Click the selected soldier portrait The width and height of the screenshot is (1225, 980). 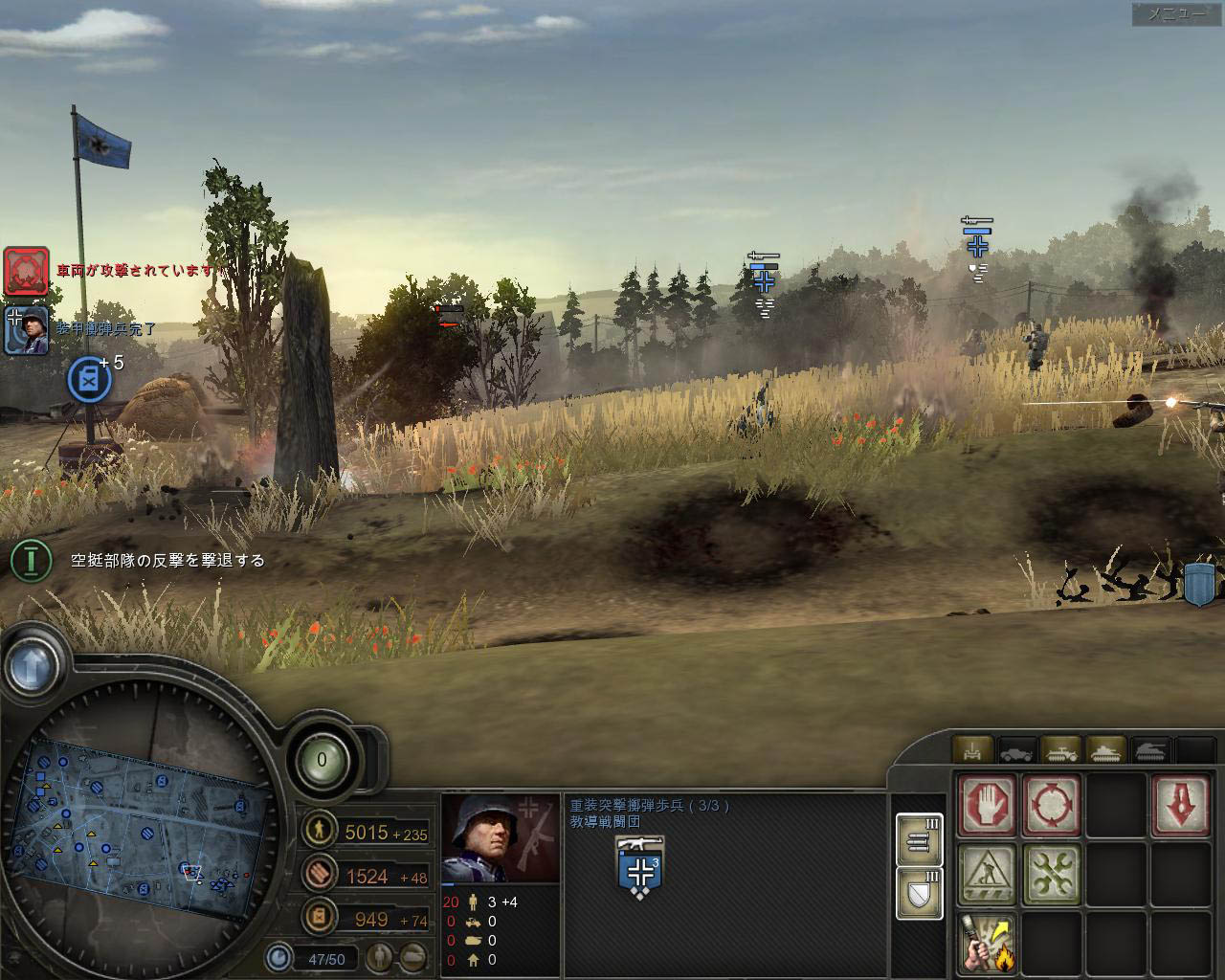[x=500, y=838]
